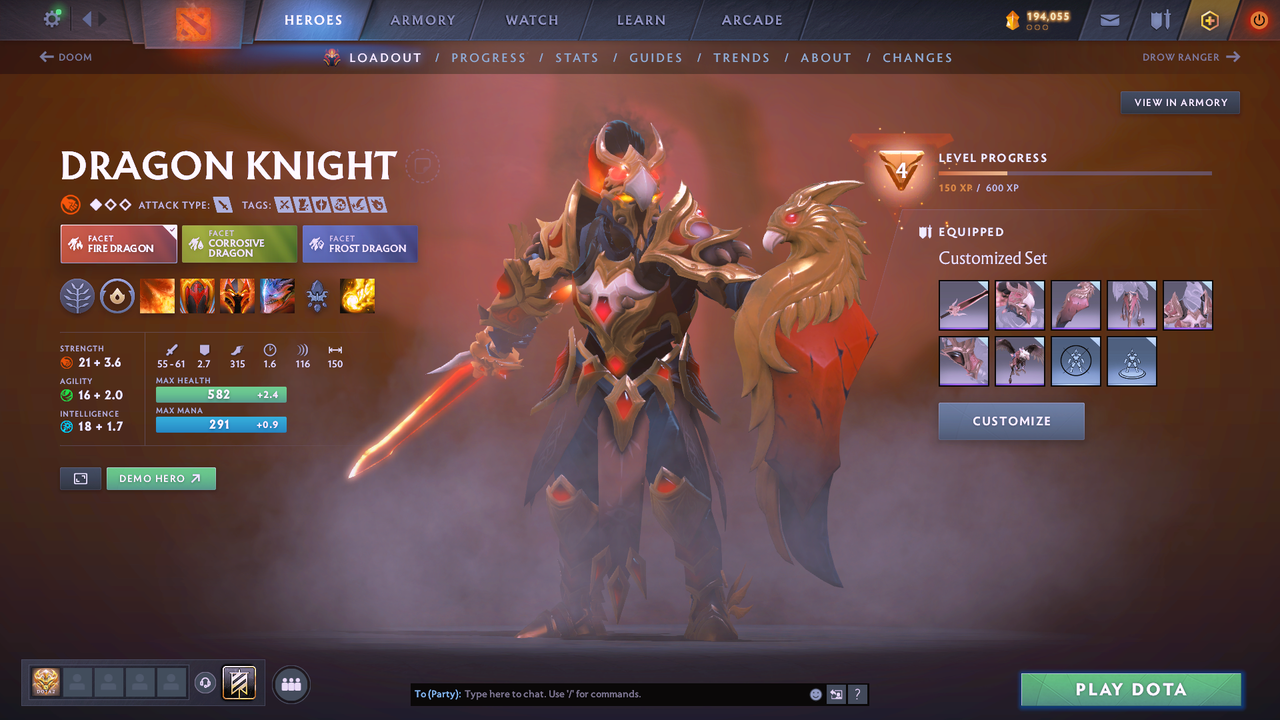Click the Dota logo in top bar
The height and width of the screenshot is (720, 1280).
click(193, 20)
